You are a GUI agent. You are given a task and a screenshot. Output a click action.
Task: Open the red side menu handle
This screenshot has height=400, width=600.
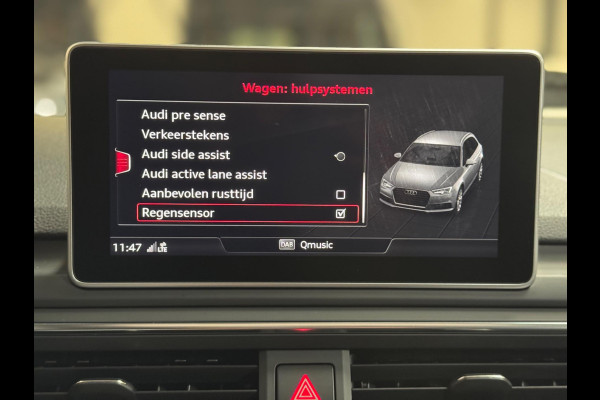tap(123, 162)
